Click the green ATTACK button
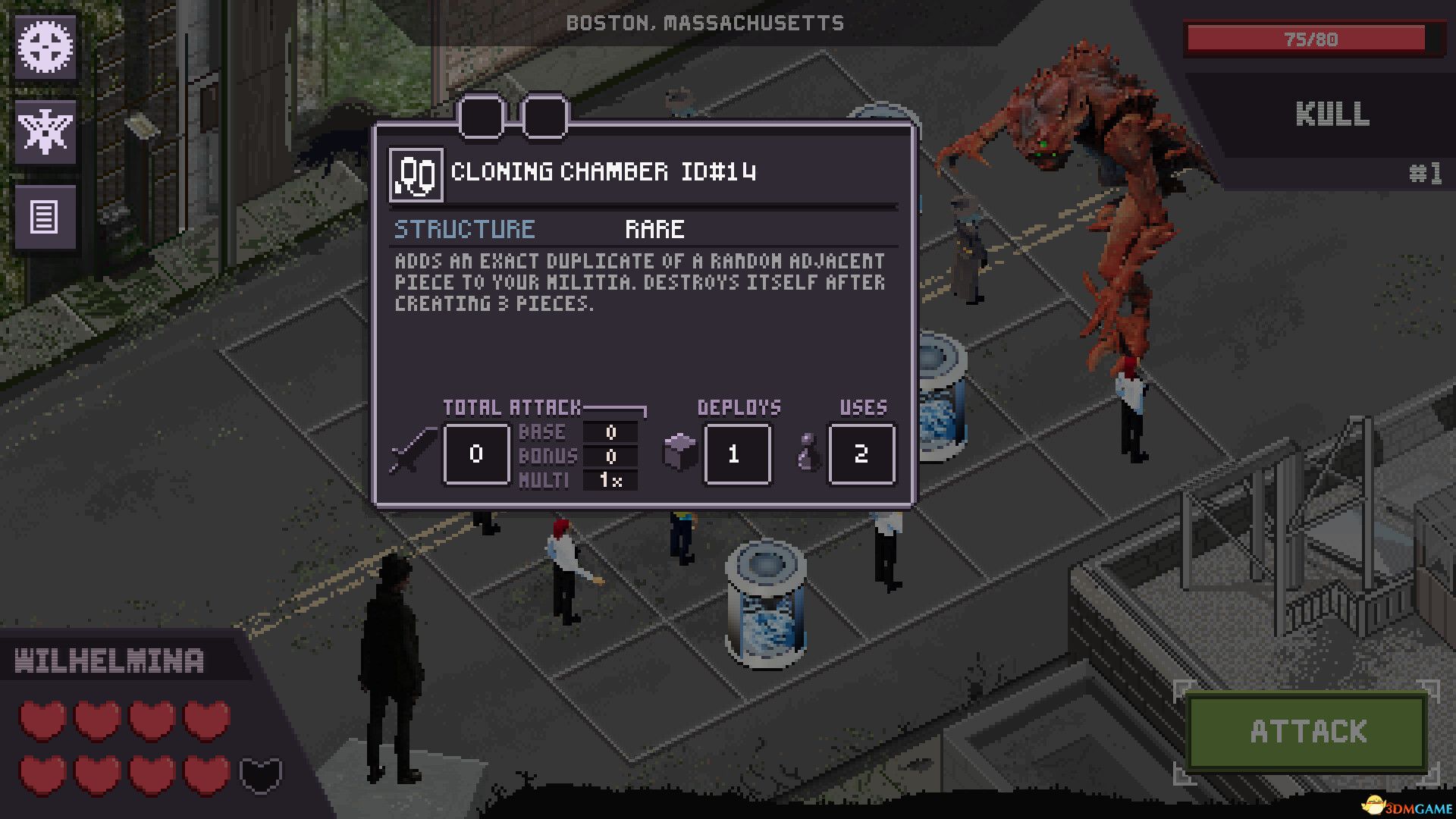Screen dimensions: 1456x819 click(x=1307, y=732)
